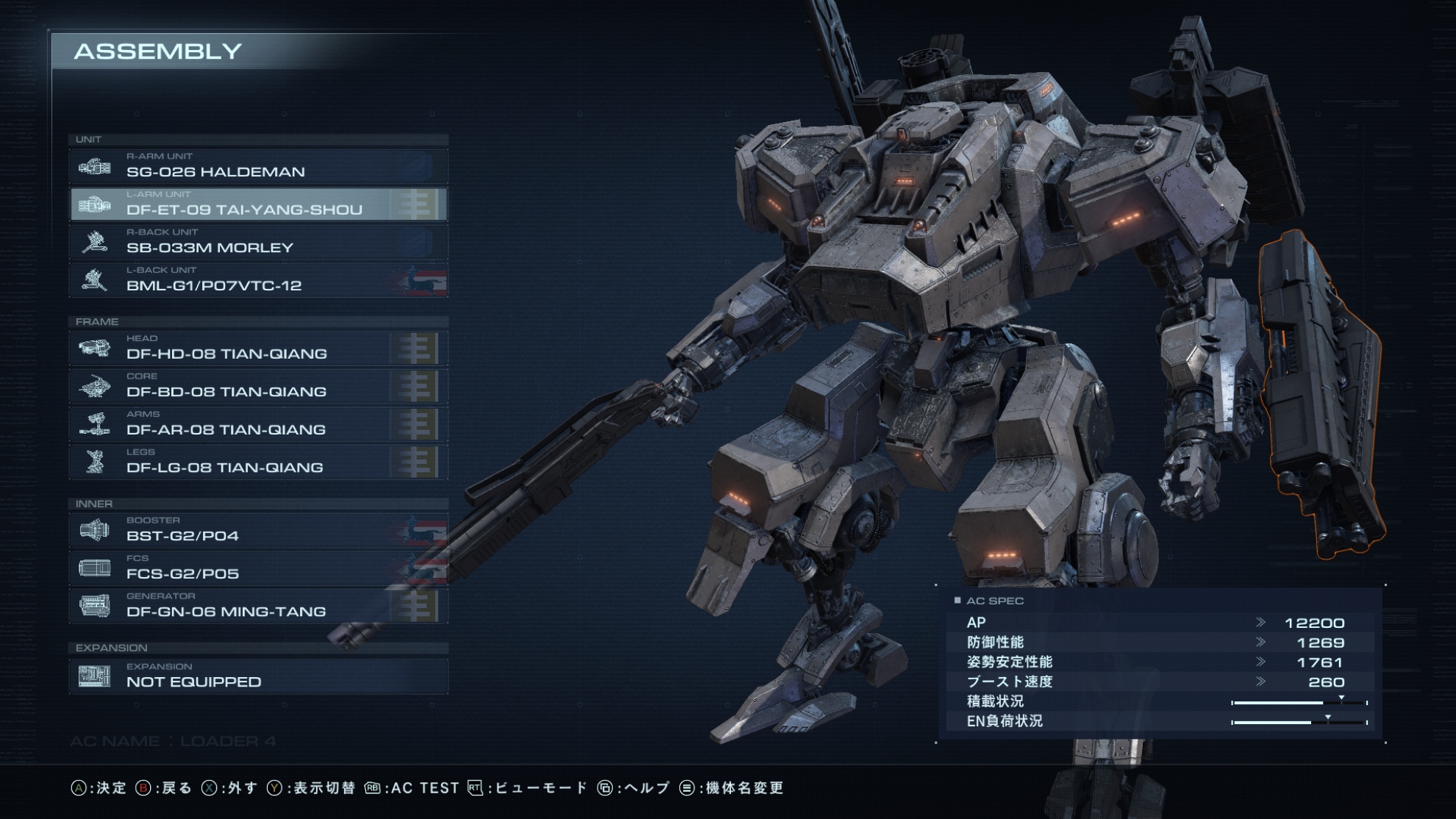Select the CORE DF-BD-08 TIAN-QIANG slot
Viewport: 1456px width, 819px height.
(258, 386)
